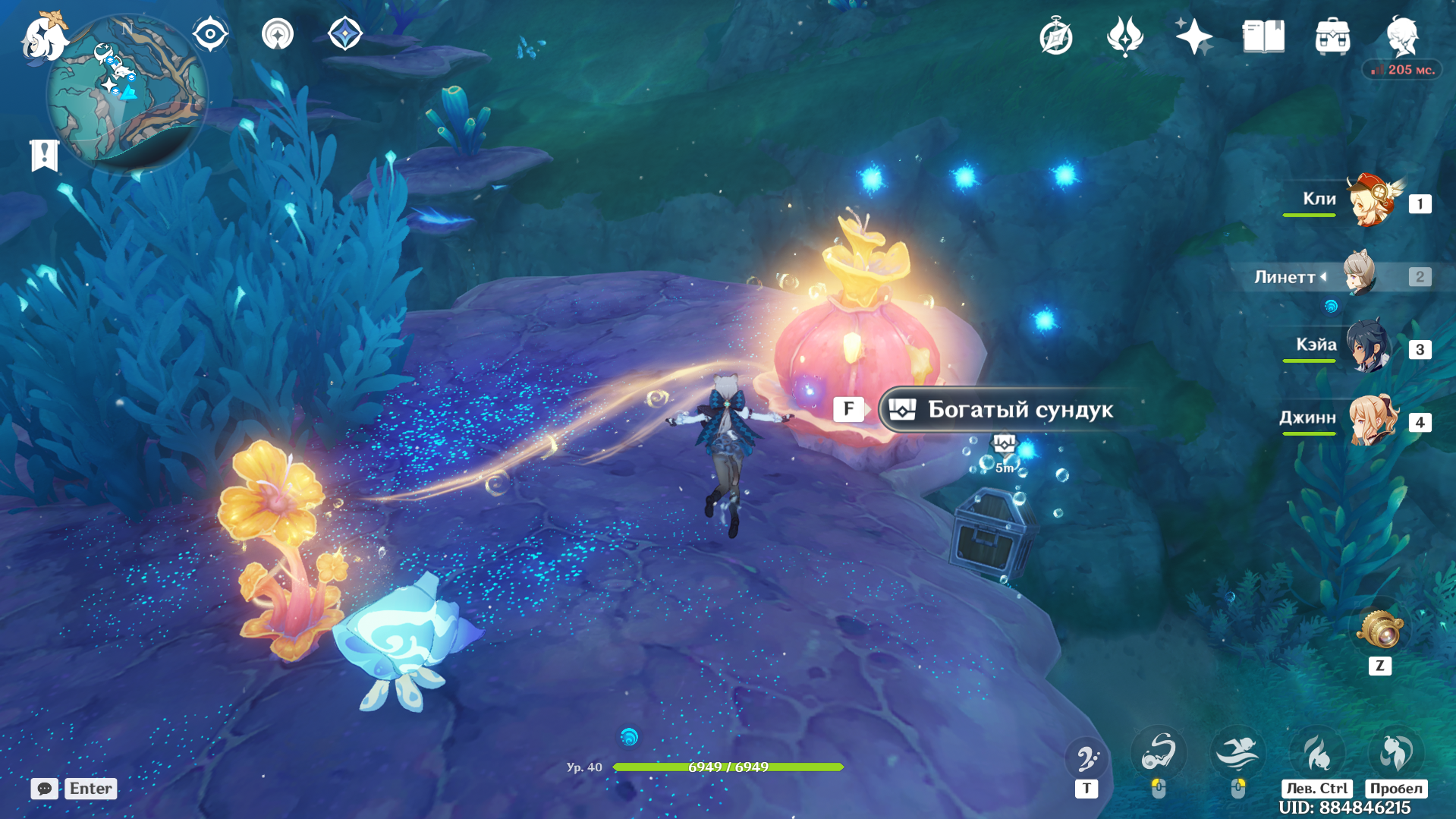The height and width of the screenshot is (819, 1456).
Task: Open the wish star icon
Action: tap(1193, 36)
